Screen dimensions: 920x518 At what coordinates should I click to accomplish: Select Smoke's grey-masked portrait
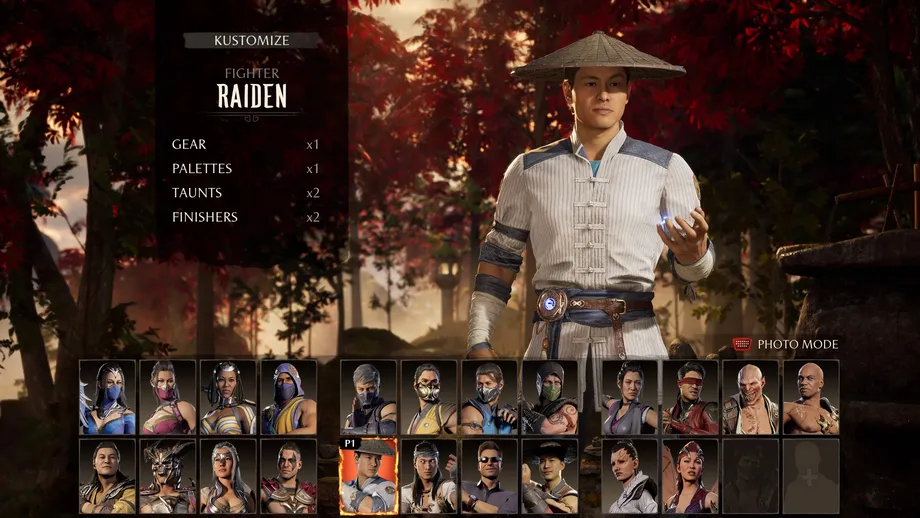[x=368, y=397]
